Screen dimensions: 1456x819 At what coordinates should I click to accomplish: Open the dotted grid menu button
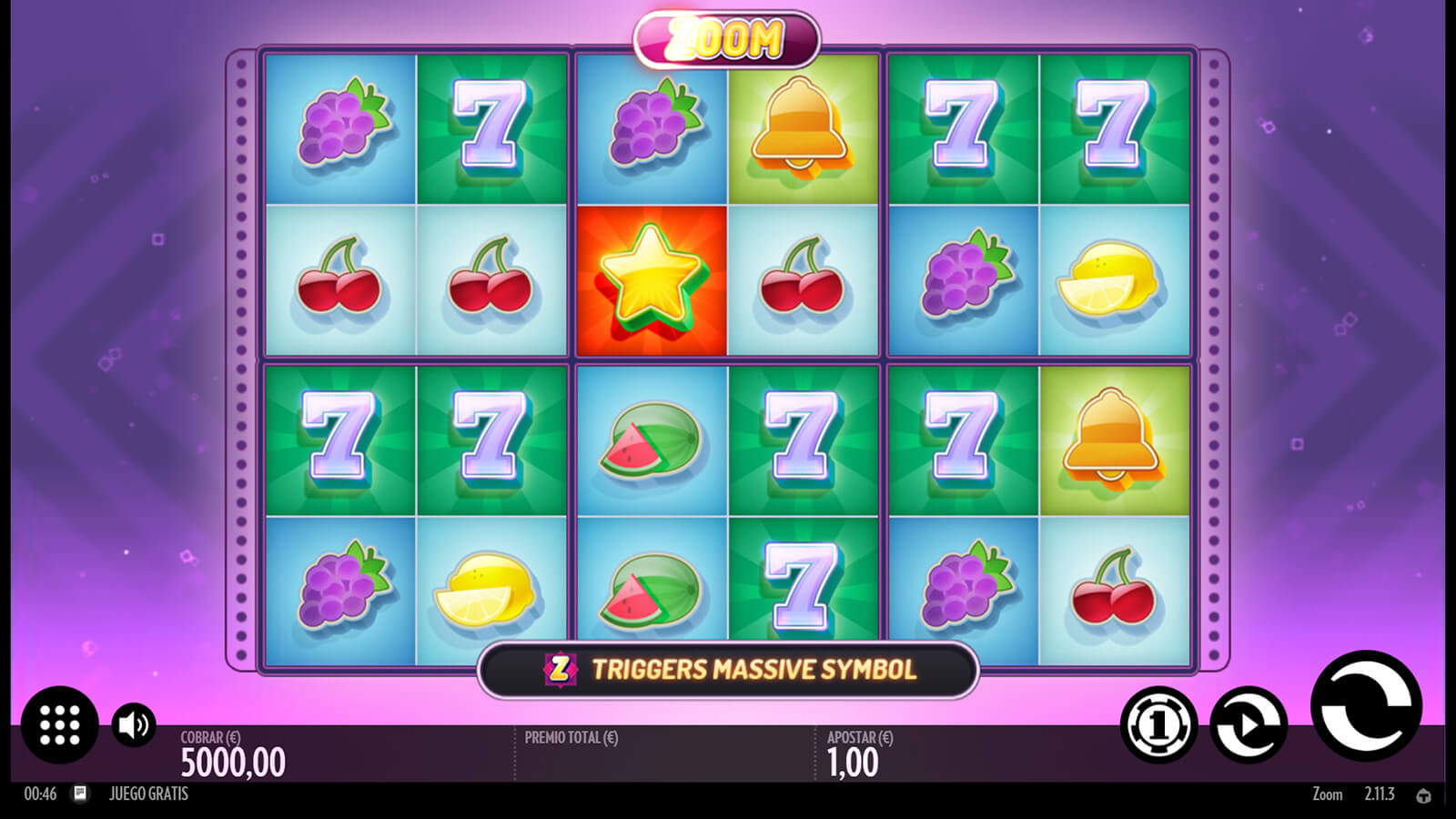[60, 724]
